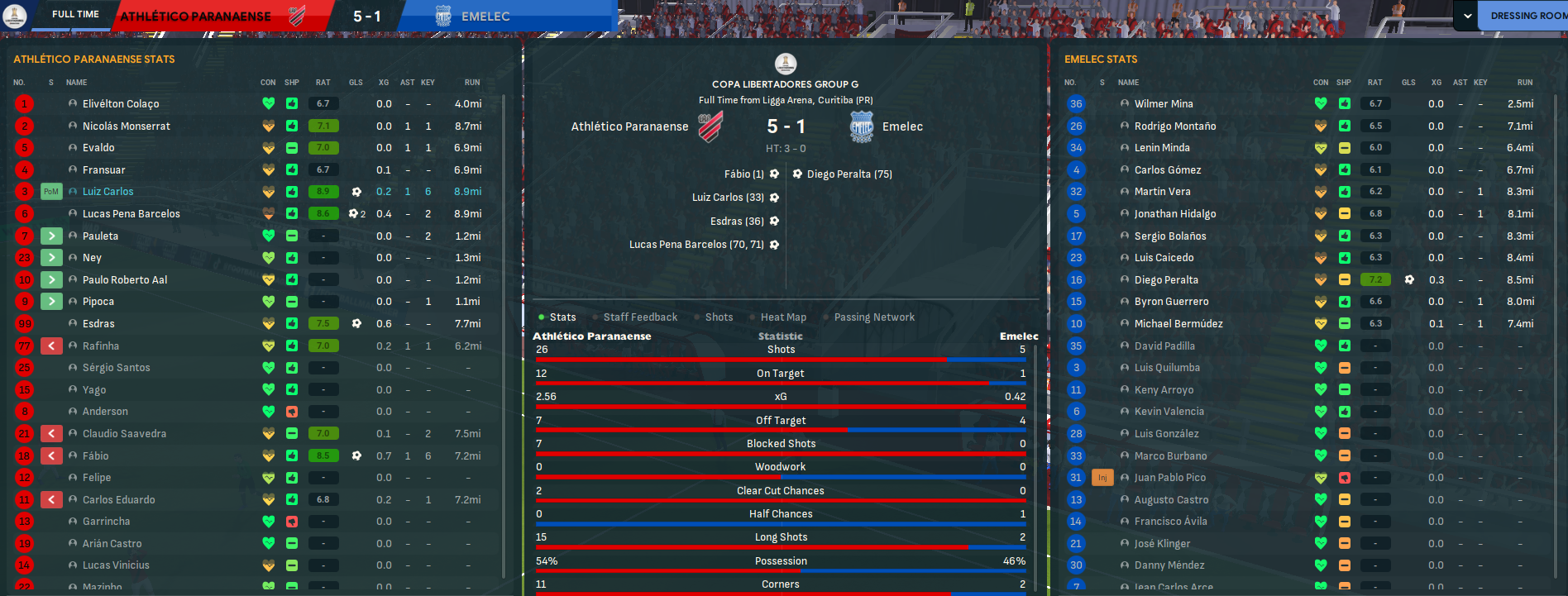1568x596 pixels.
Task: Open Copa Libertadores Group G competition link
Action: (x=785, y=84)
